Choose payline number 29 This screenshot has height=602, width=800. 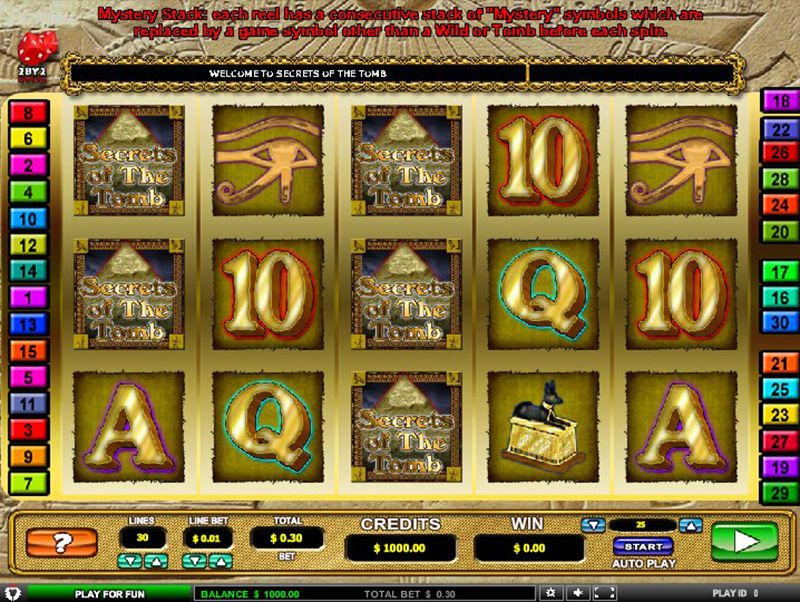tap(777, 491)
